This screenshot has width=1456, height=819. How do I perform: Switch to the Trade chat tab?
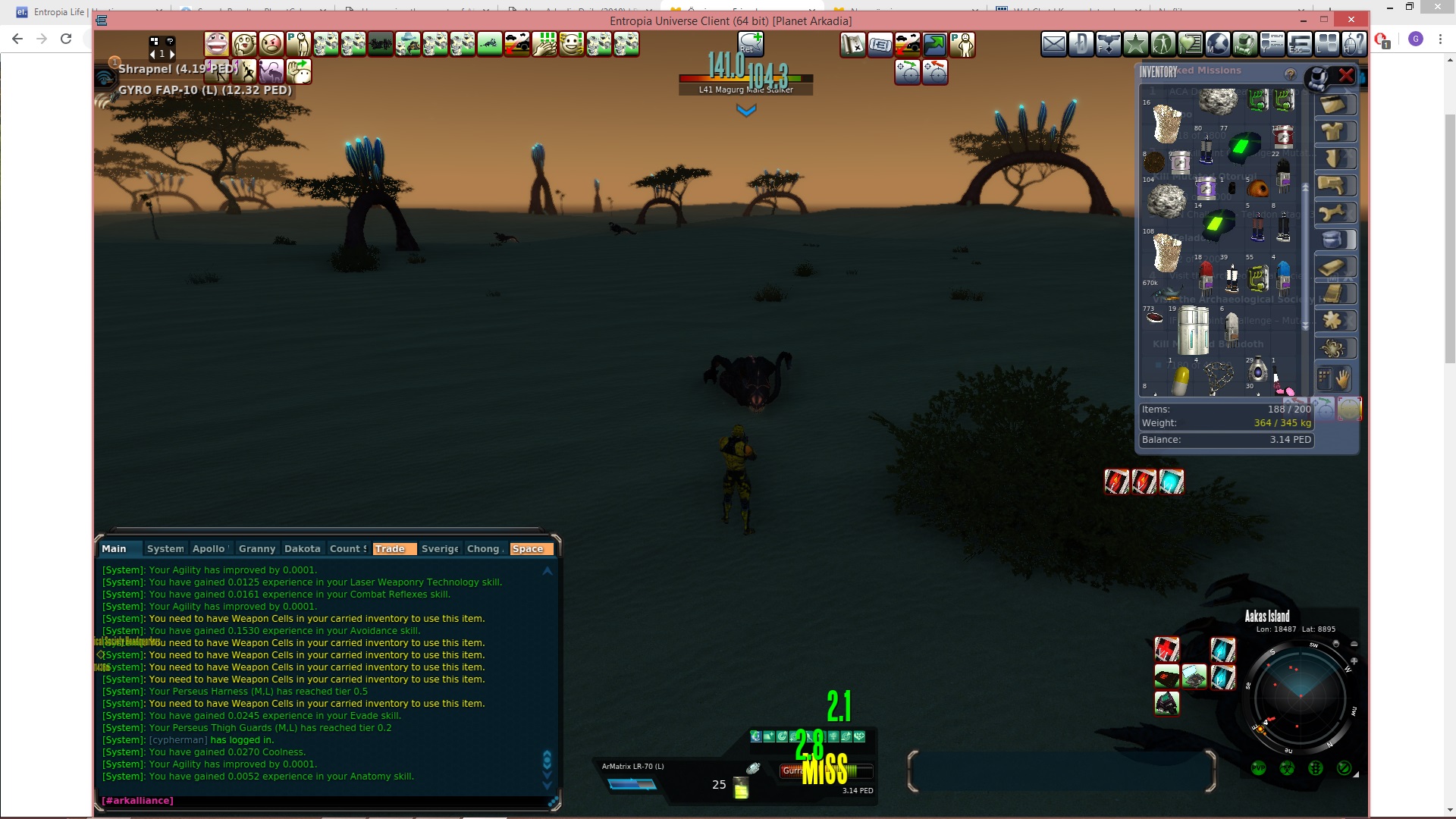pyautogui.click(x=390, y=549)
